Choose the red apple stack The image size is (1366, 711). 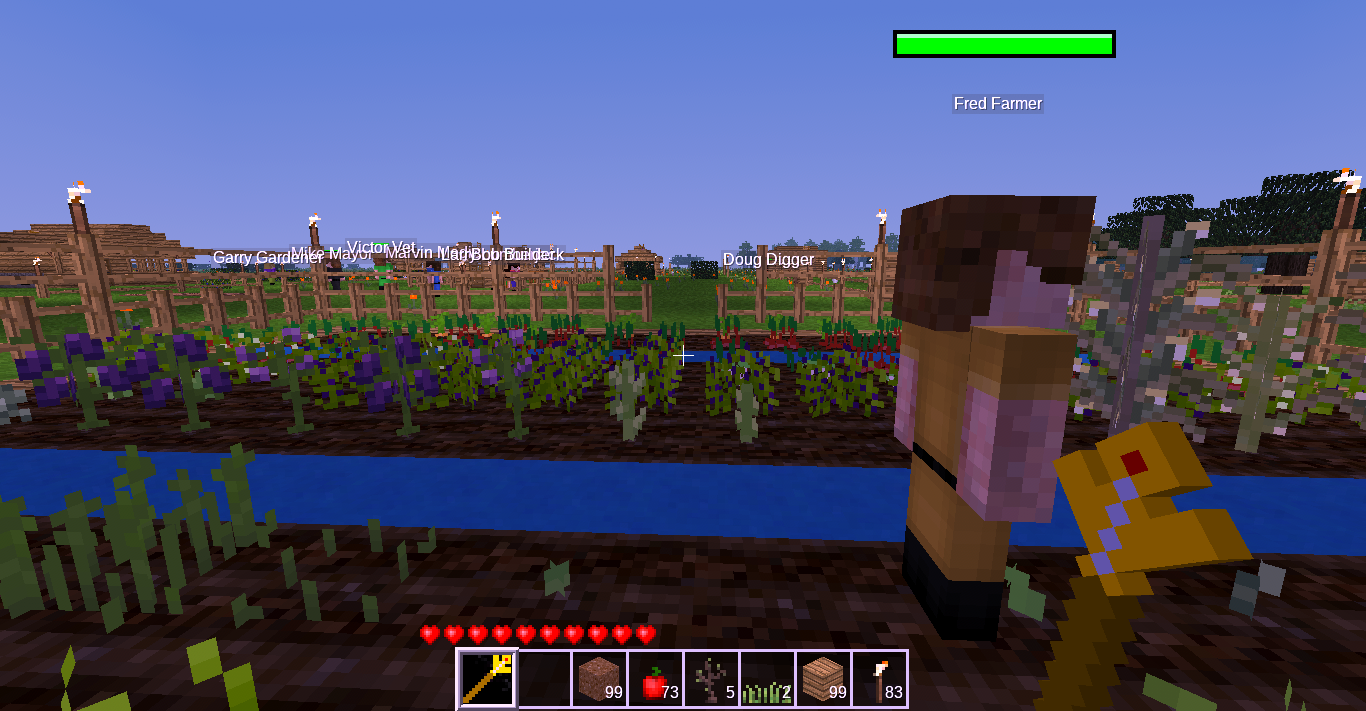(x=656, y=679)
